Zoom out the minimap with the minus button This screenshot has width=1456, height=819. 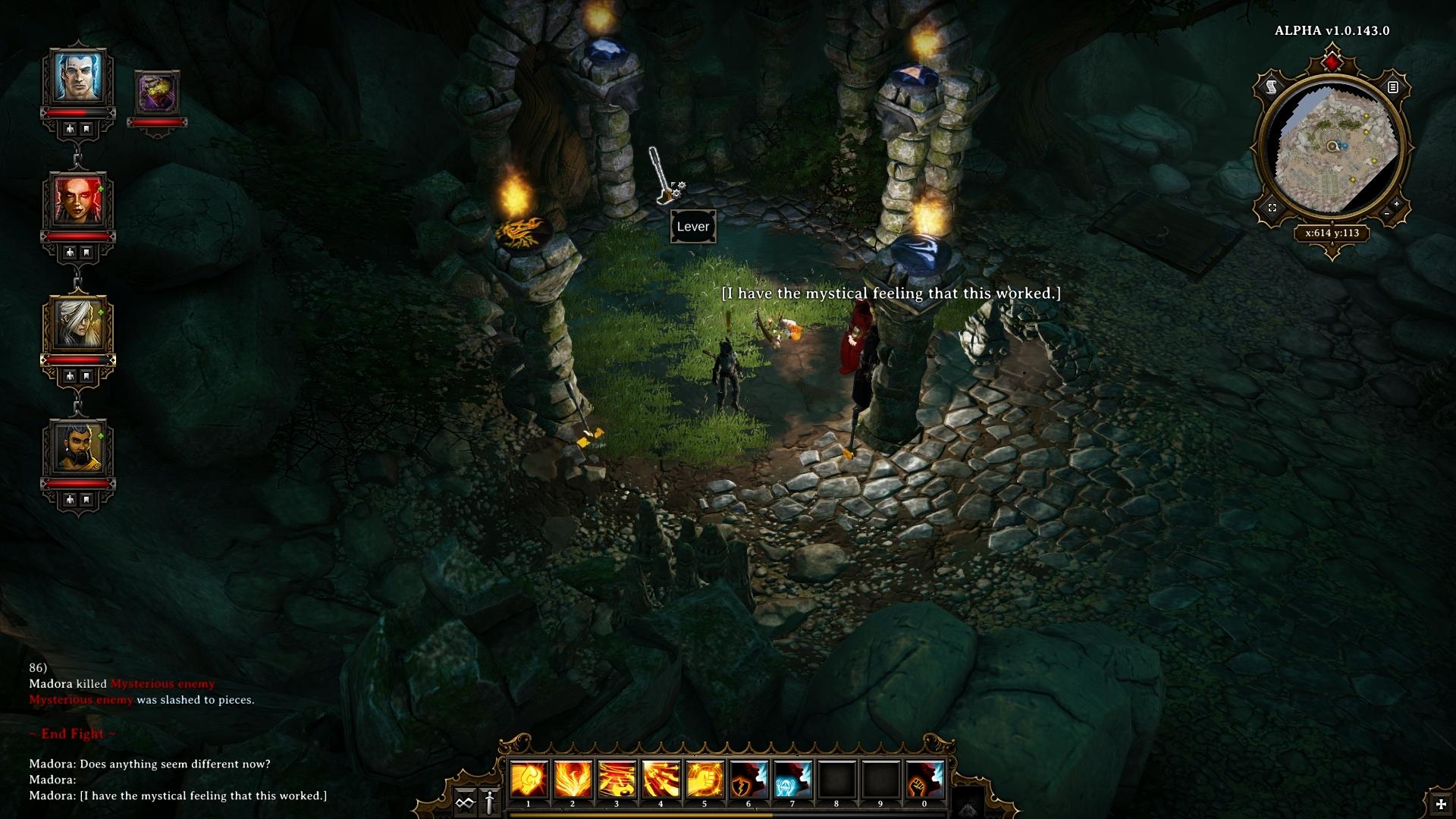[1387, 215]
